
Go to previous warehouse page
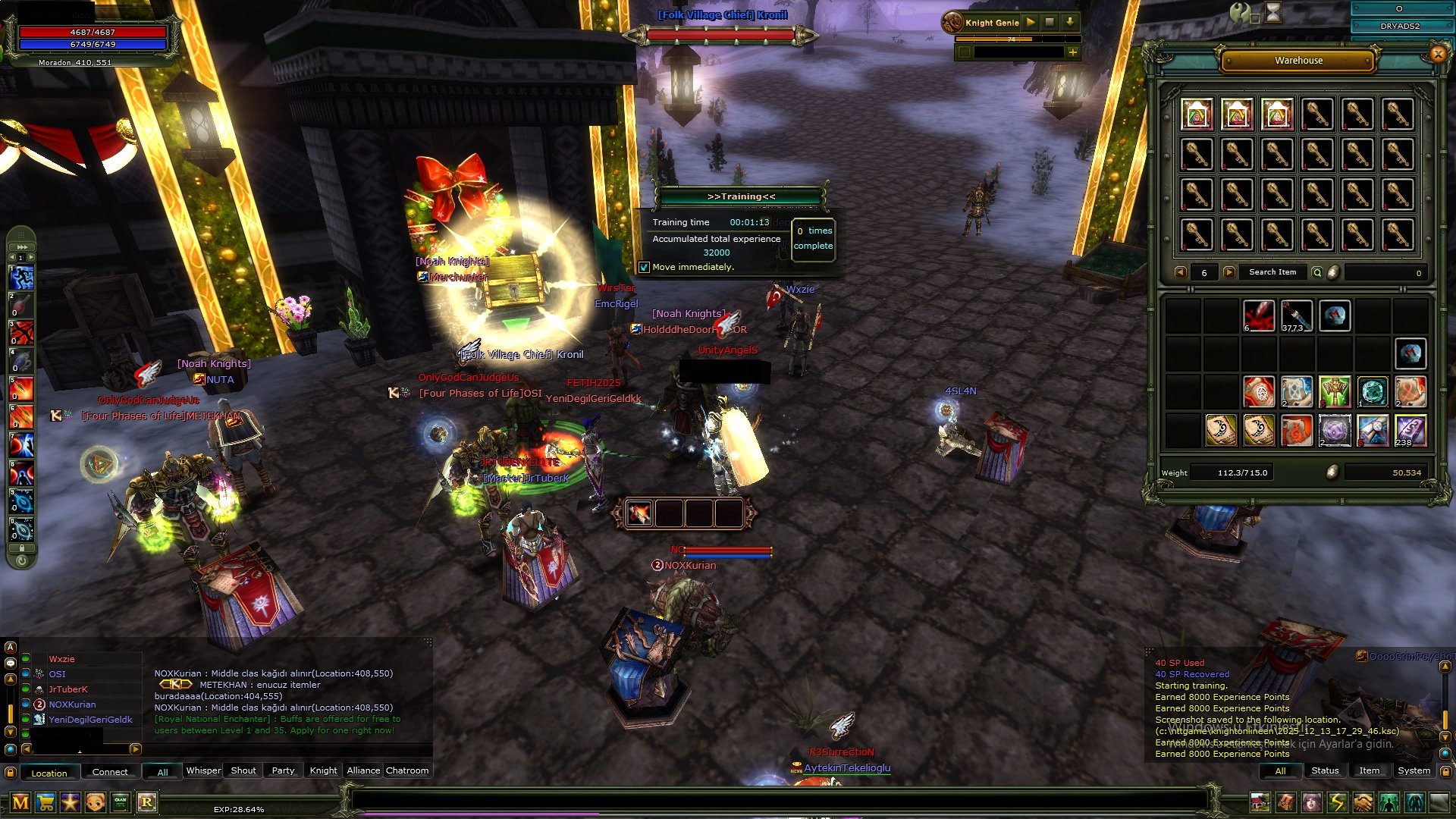point(1180,272)
